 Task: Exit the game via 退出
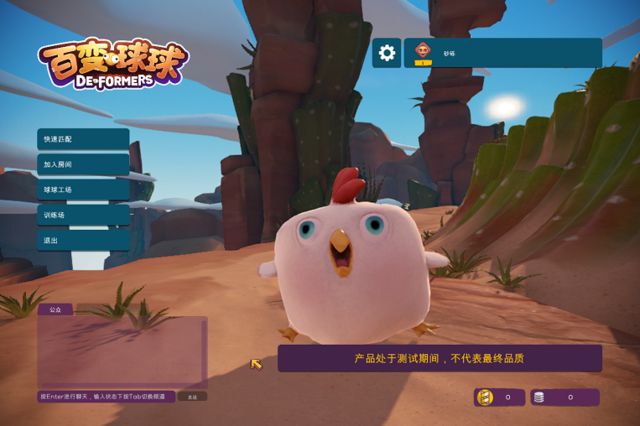point(83,241)
